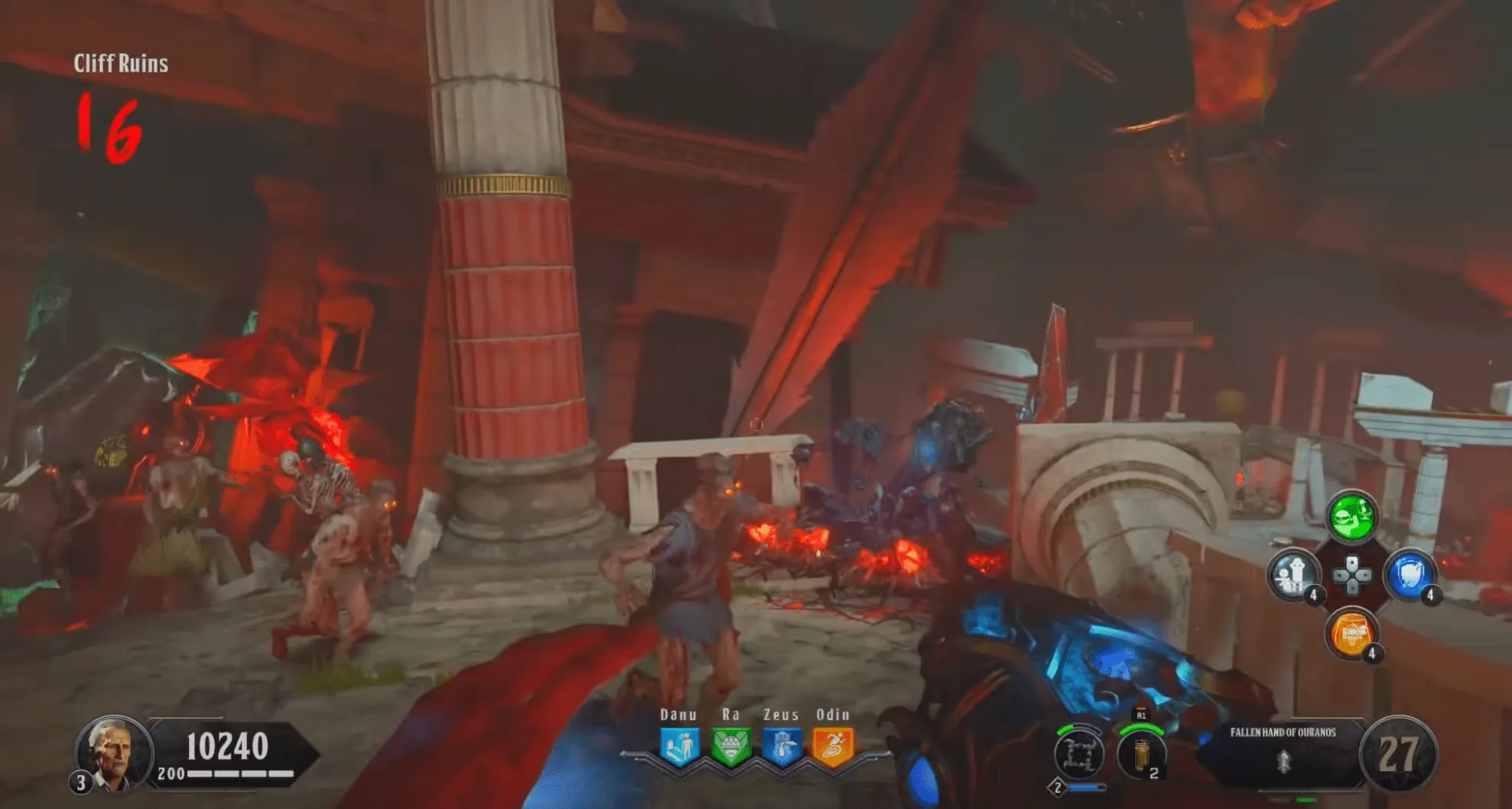Click the Fallen Hand of Ouranos weapon panel

[1282, 751]
